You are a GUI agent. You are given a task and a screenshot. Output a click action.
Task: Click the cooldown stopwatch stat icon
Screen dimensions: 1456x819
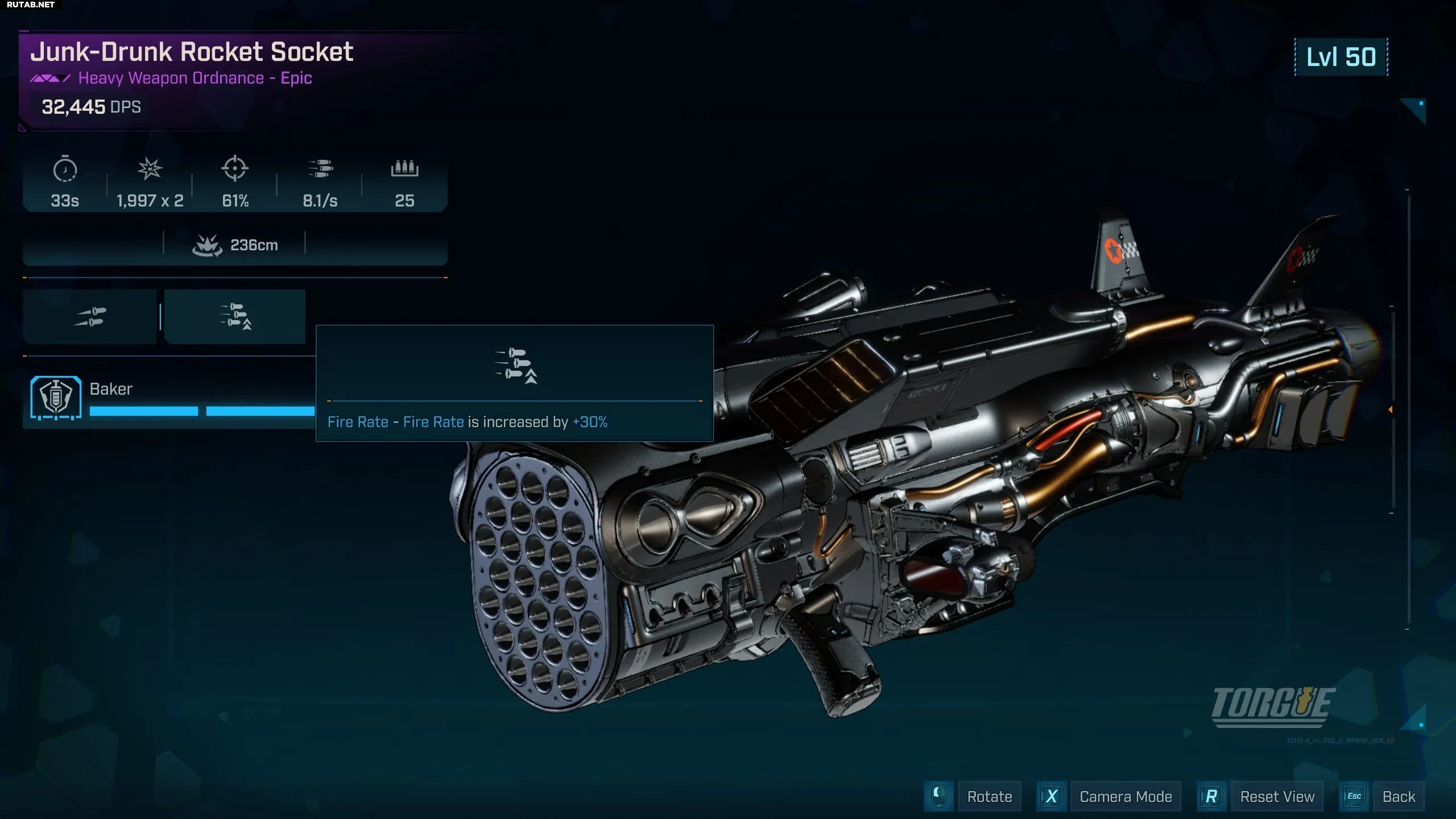coord(65,169)
